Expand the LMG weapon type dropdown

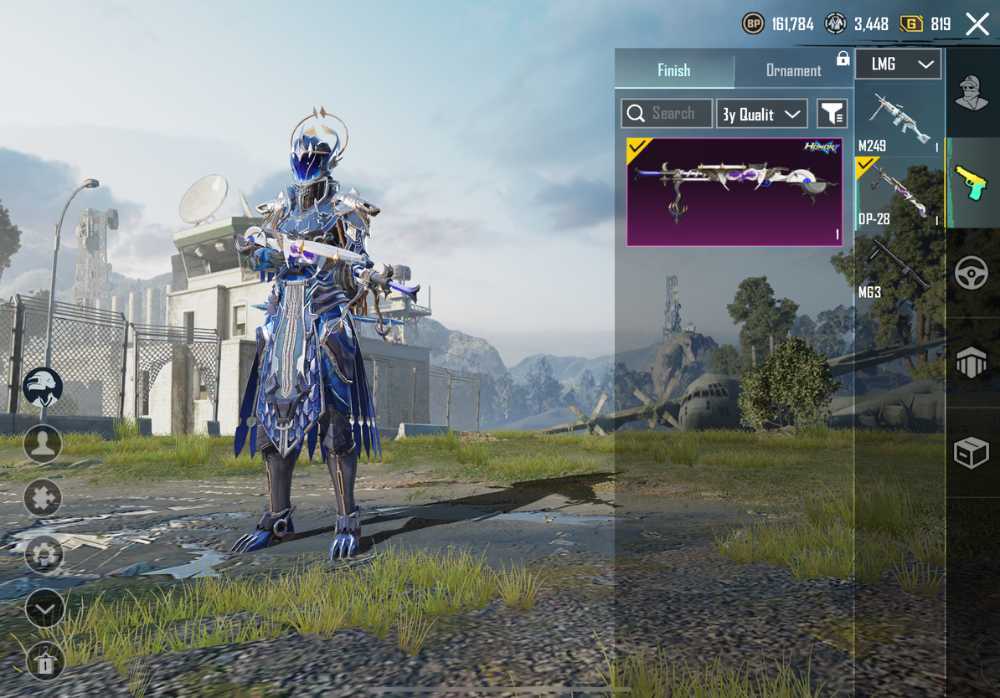click(898, 64)
